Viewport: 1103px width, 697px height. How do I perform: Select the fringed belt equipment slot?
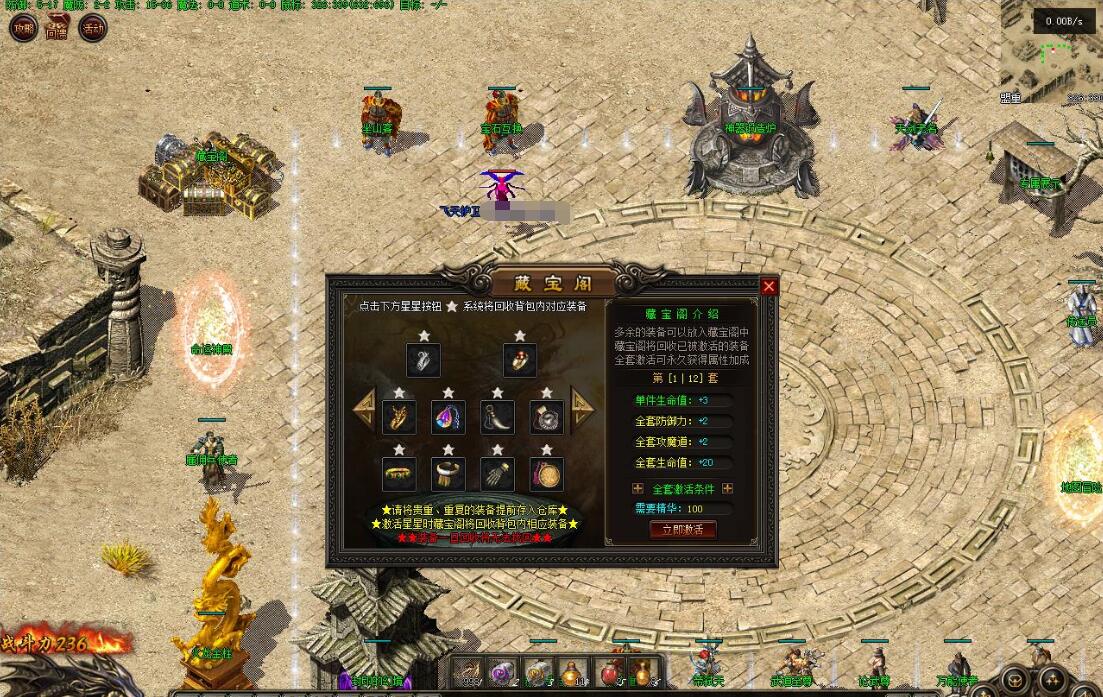coord(449,473)
